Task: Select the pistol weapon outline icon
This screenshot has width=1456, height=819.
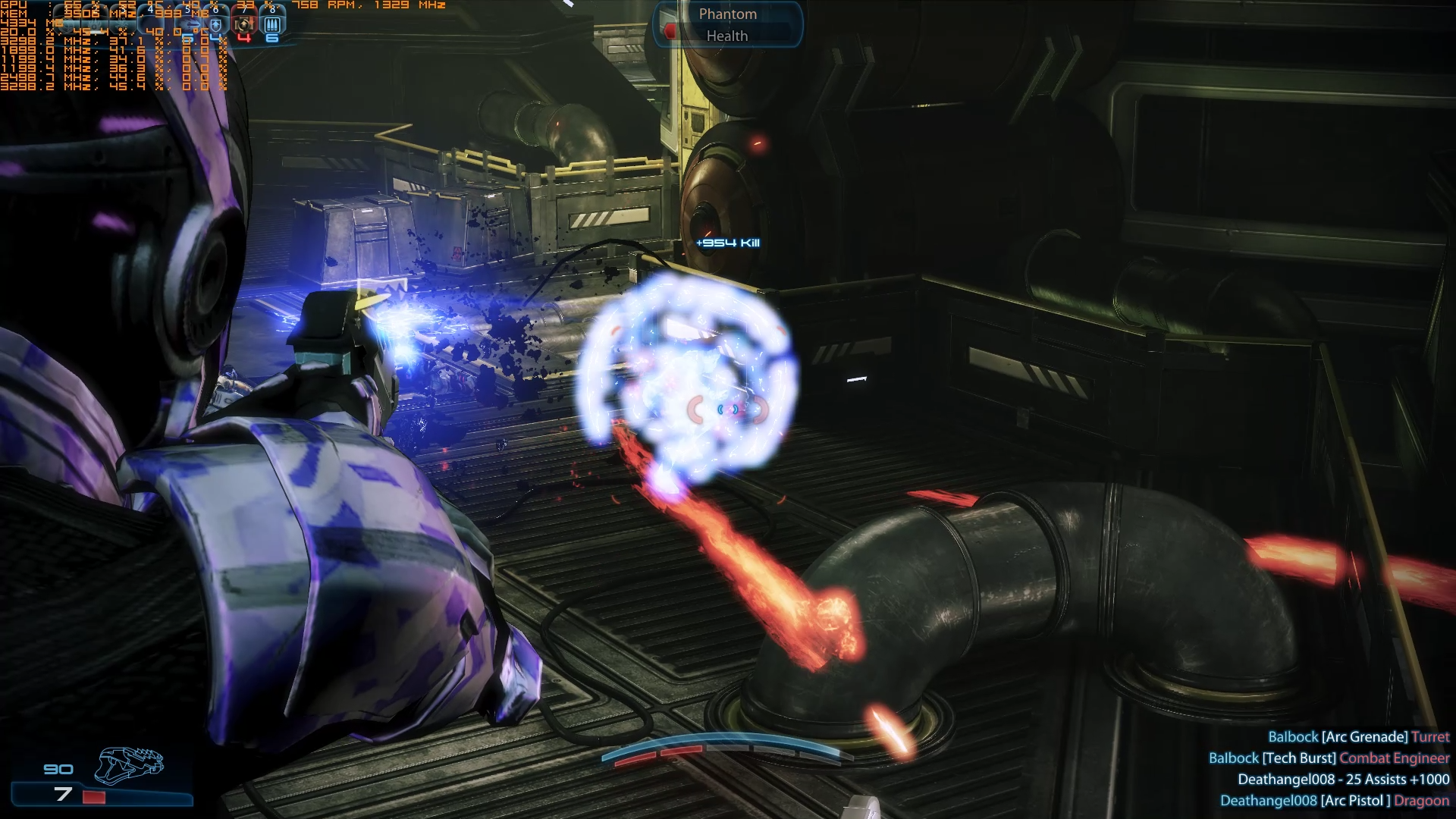Action: point(129,764)
